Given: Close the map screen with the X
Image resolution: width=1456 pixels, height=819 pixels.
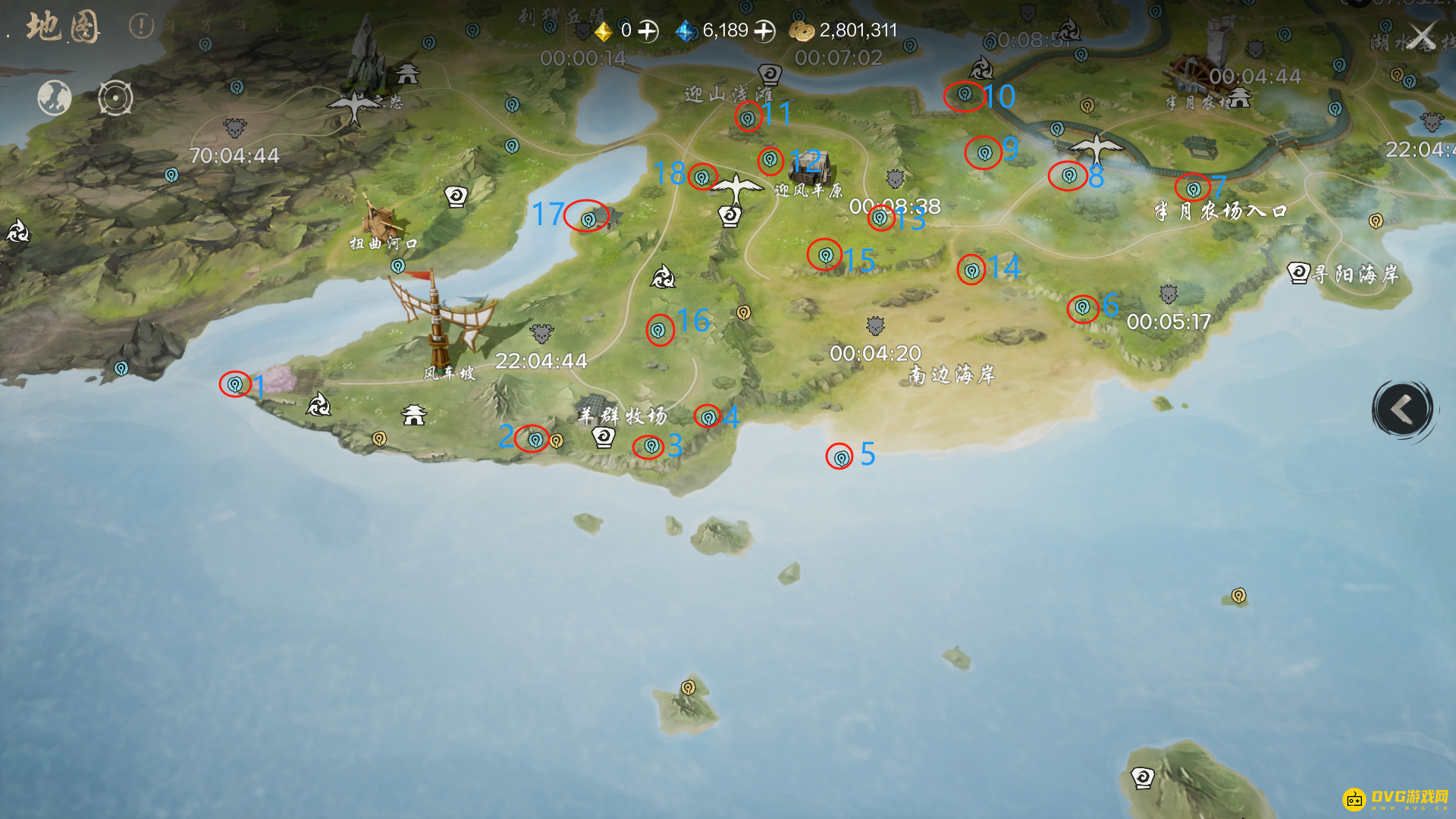Looking at the screenshot, I should point(1422,36).
